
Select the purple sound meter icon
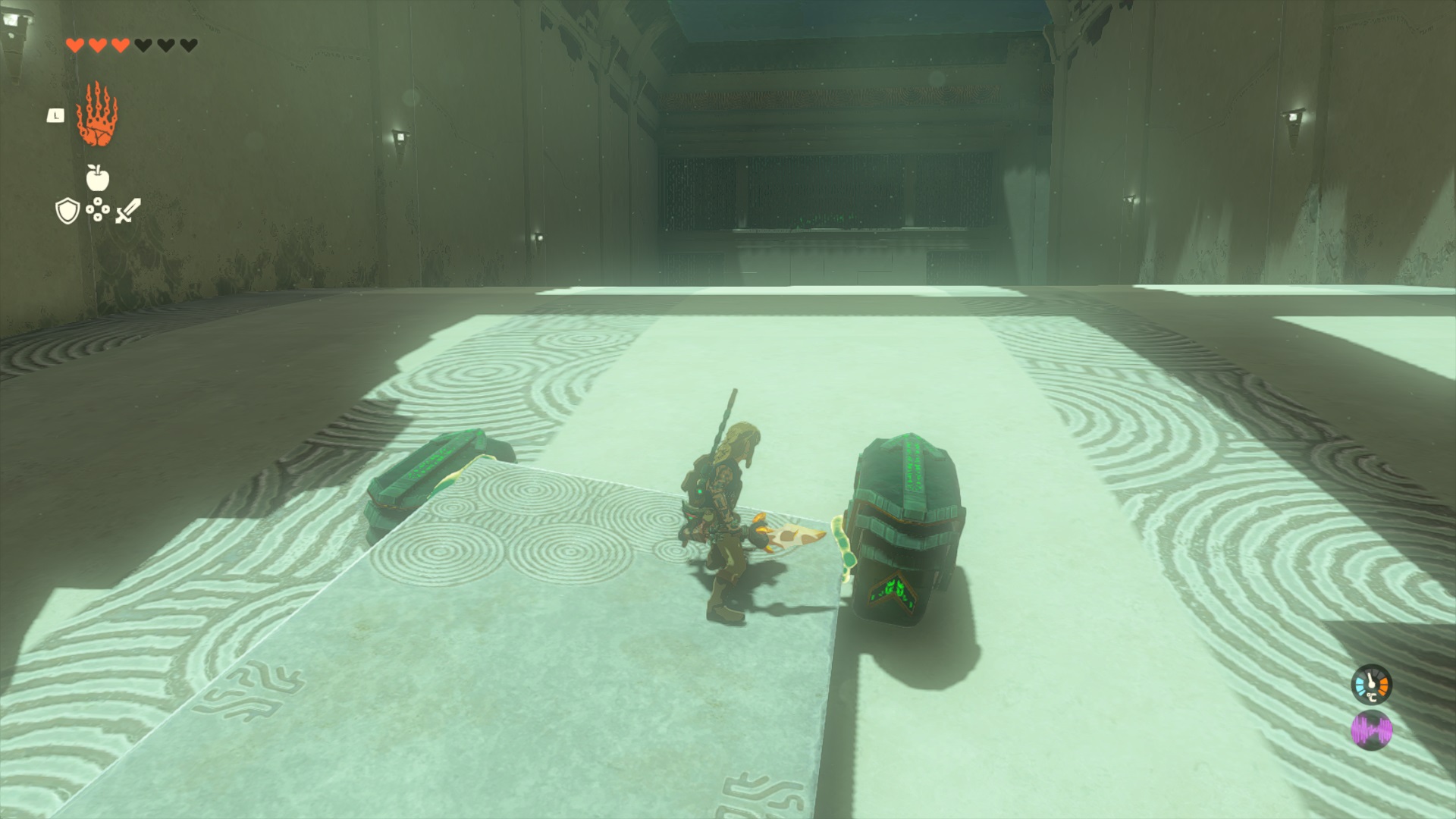click(x=1371, y=731)
